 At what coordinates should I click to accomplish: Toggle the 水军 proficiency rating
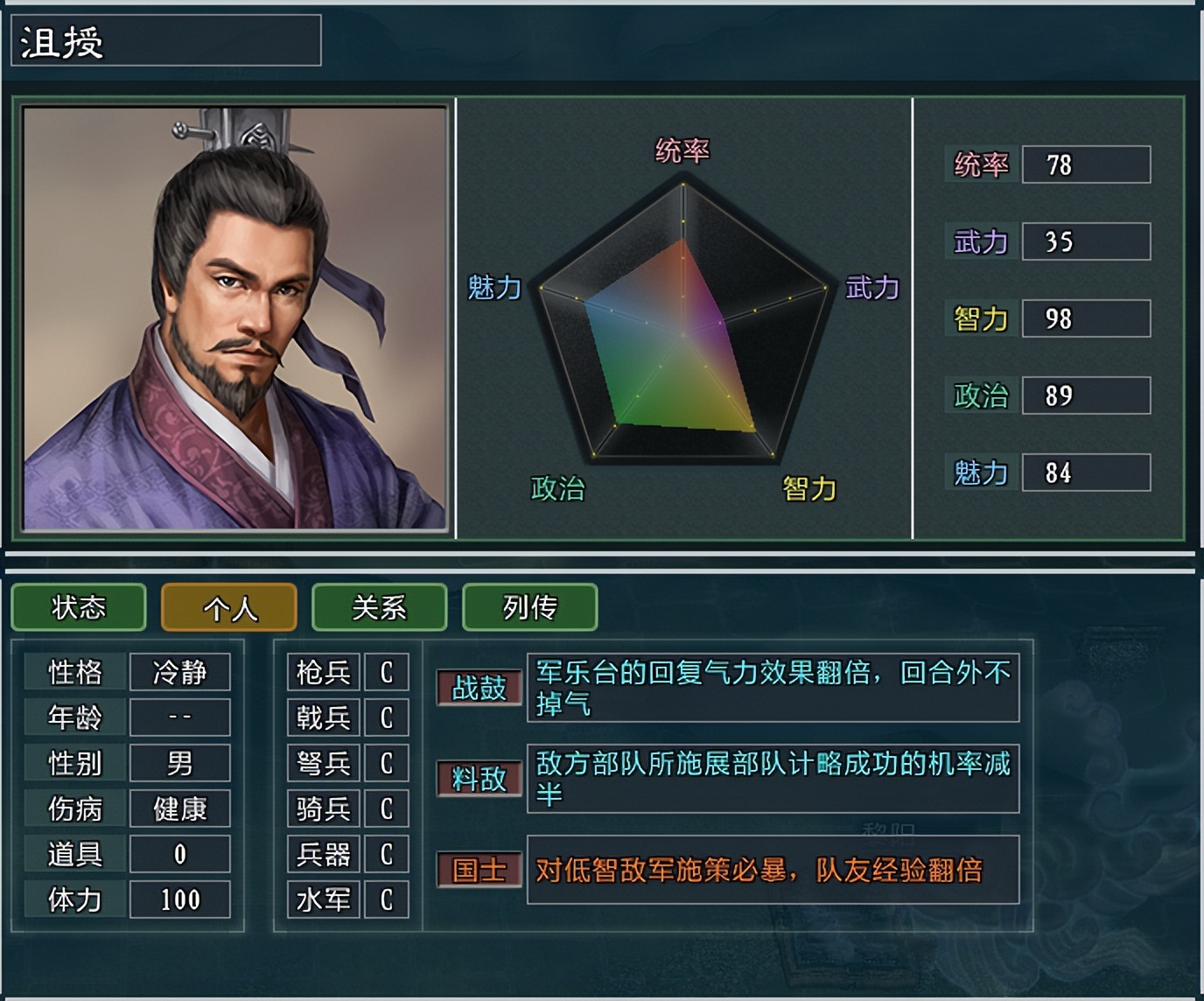(388, 899)
